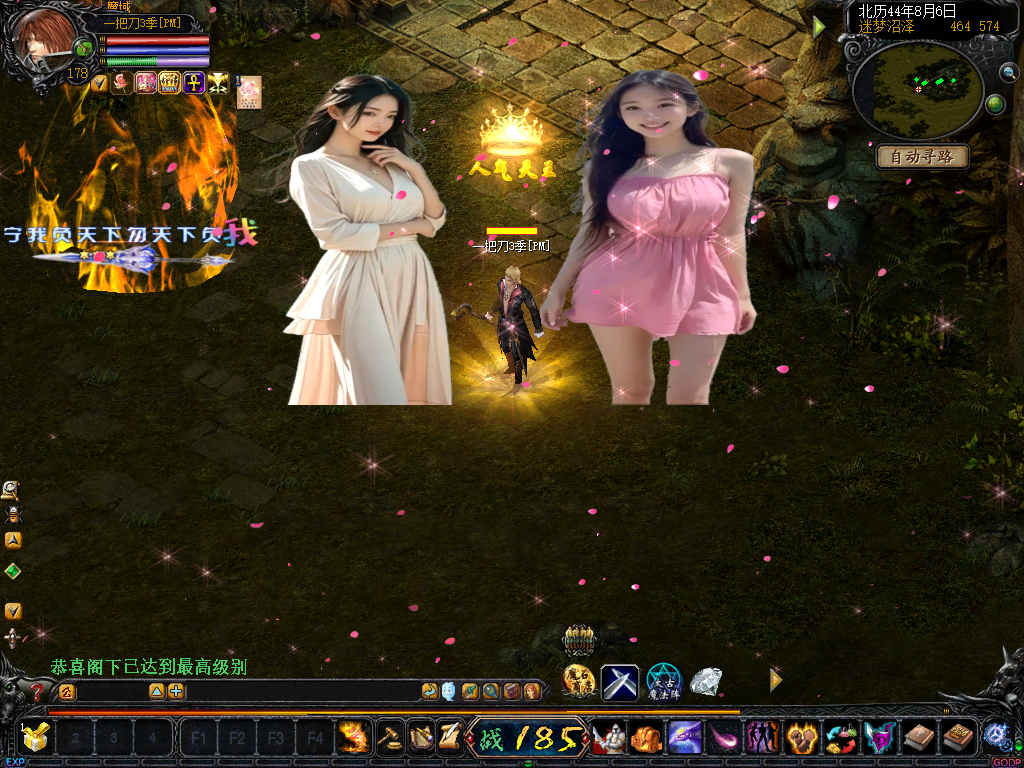Open the minimap view

919,89
